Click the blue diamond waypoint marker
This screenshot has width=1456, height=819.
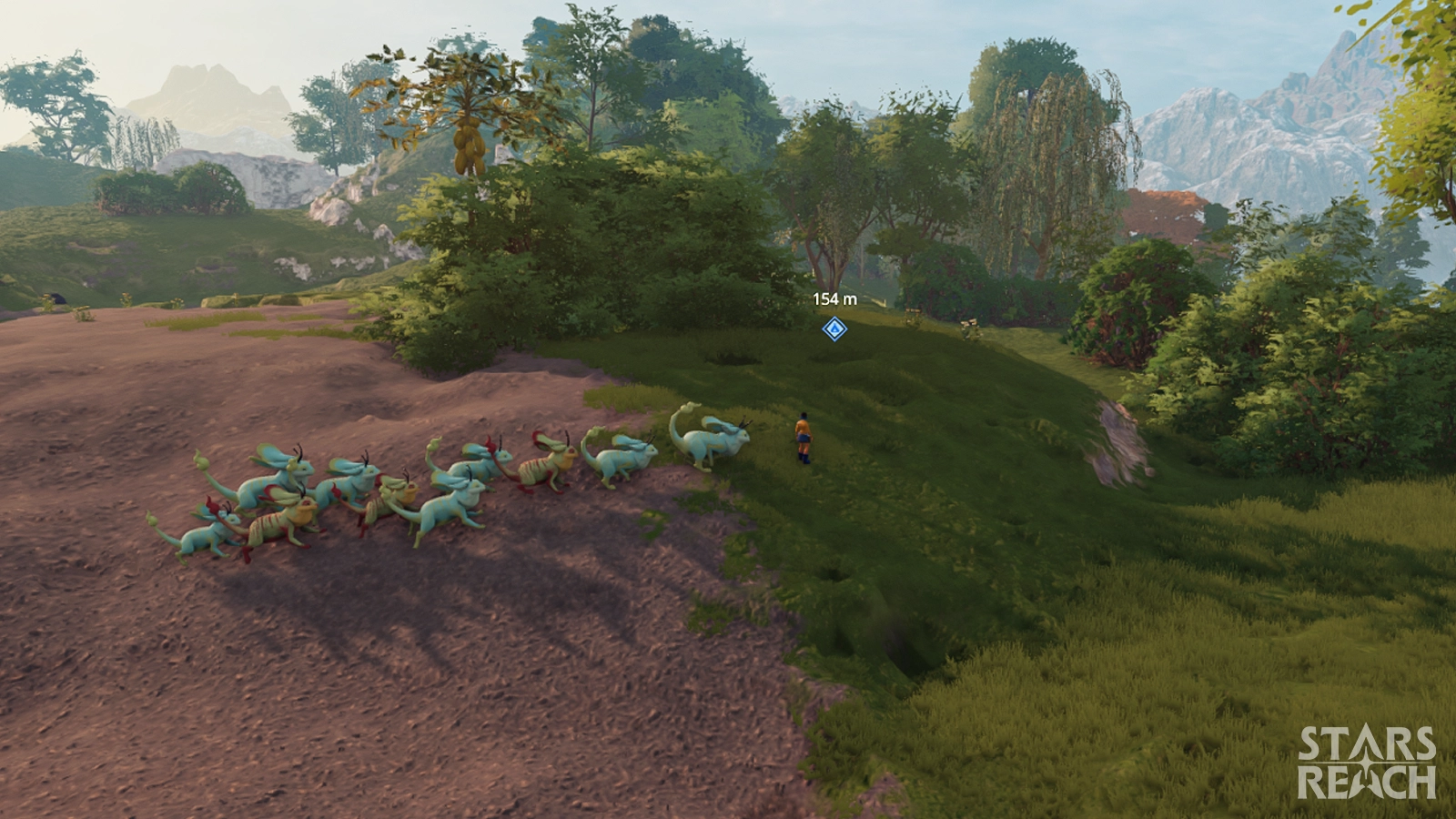[x=834, y=329]
